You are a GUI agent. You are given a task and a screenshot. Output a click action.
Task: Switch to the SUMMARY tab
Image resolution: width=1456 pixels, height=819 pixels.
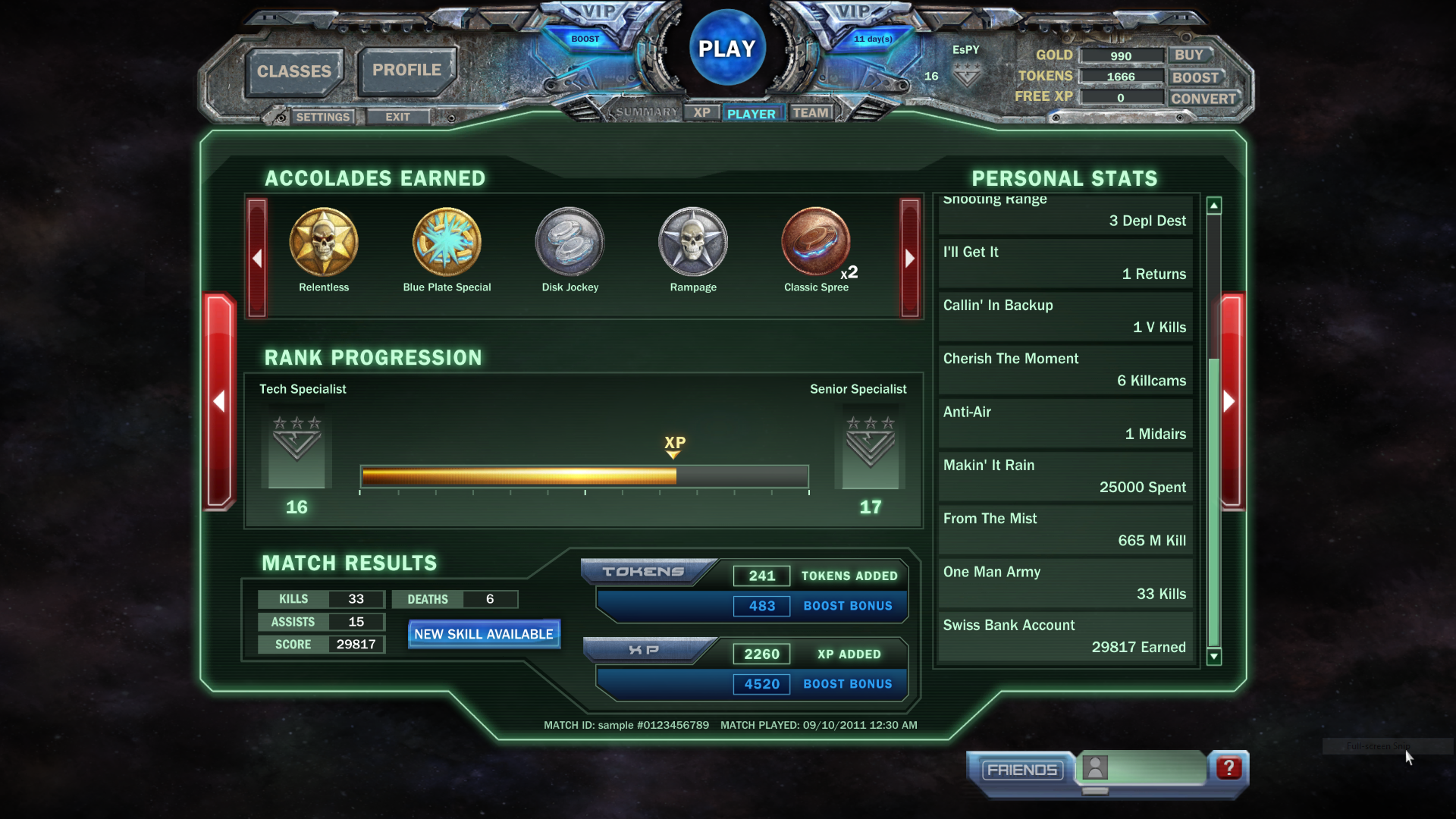(646, 112)
